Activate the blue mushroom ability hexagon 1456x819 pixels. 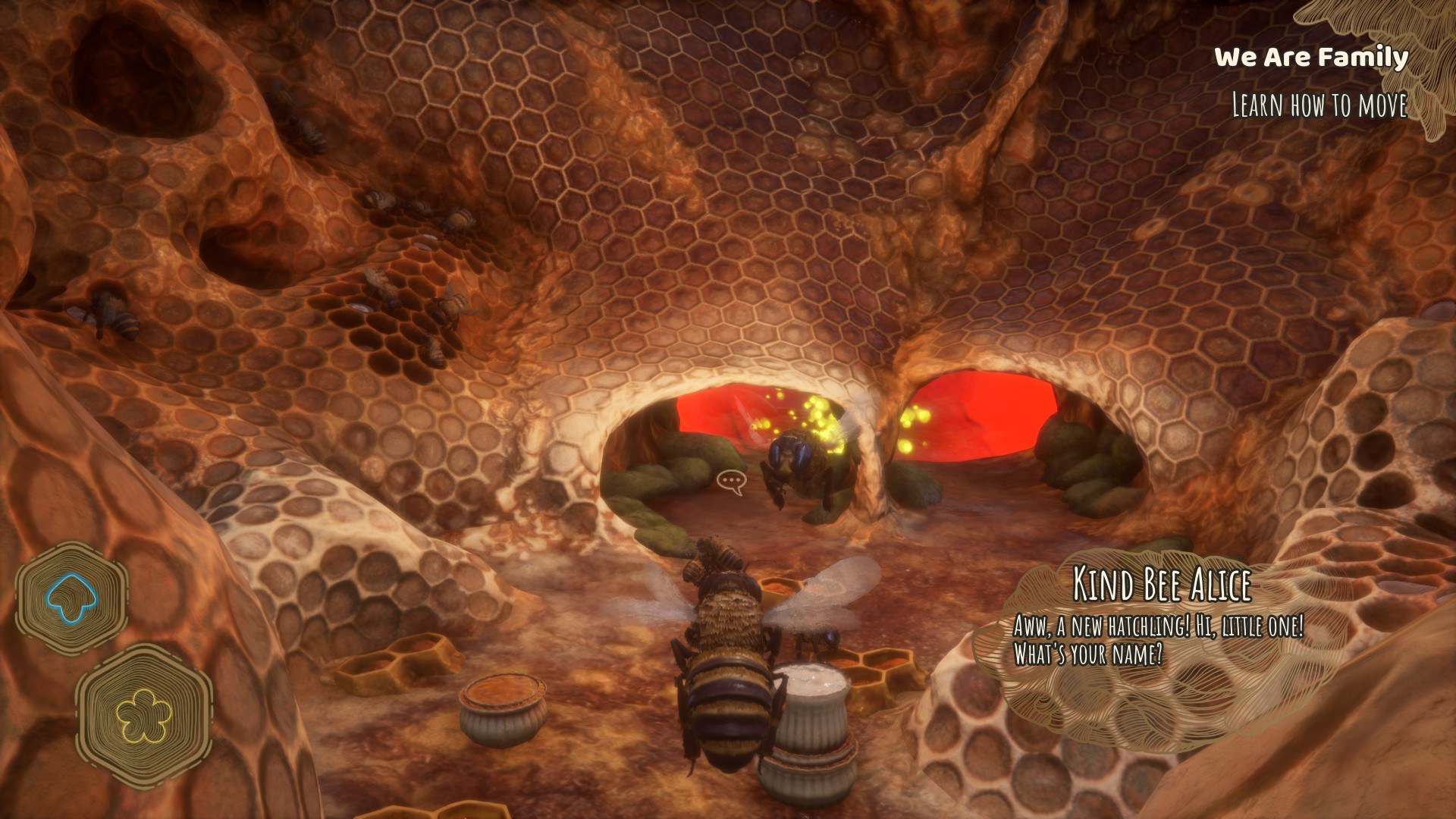(x=71, y=598)
